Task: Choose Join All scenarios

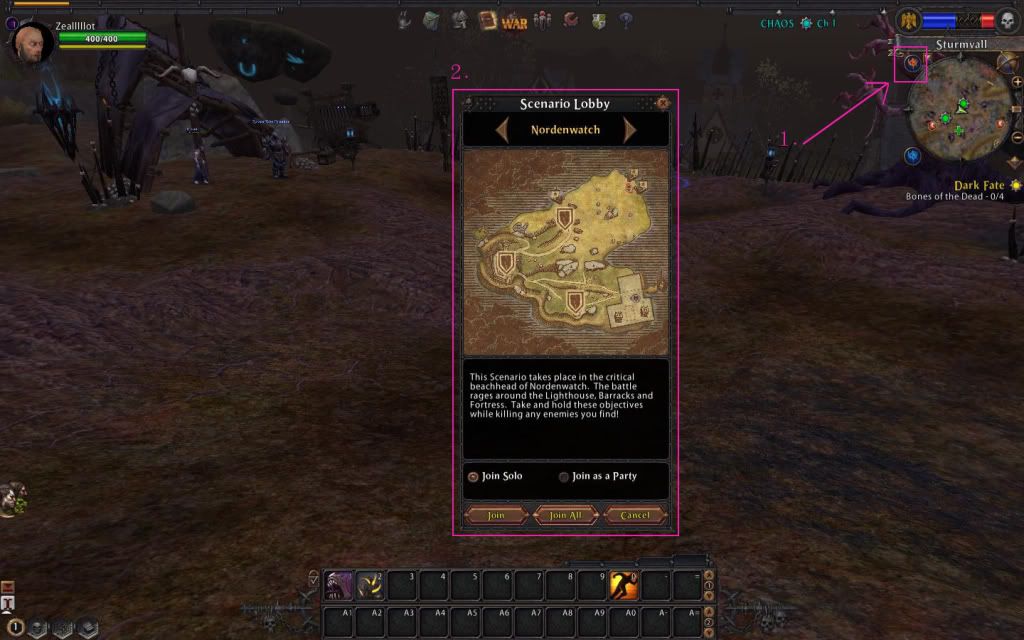Action: point(565,515)
